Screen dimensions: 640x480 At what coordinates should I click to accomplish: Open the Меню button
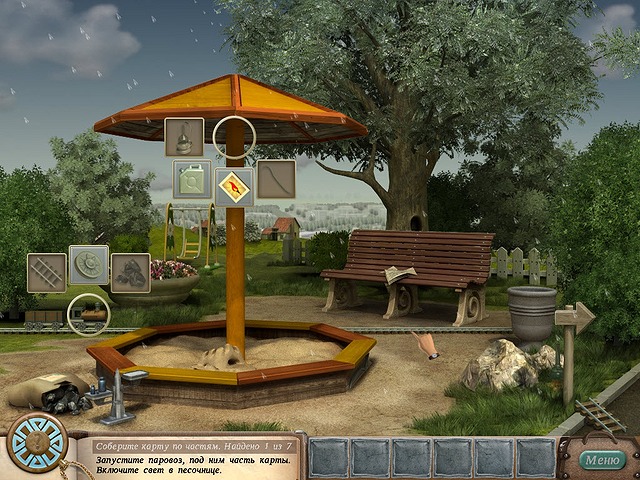click(x=601, y=460)
